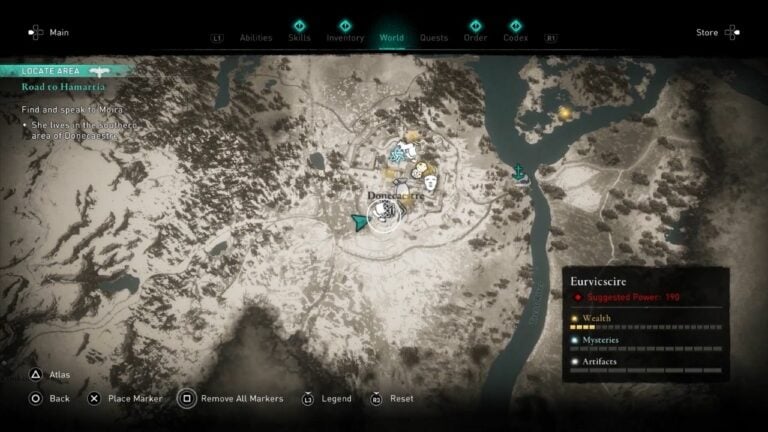Screen dimensions: 768x432
Task: Open the Skills tab
Action: (299, 38)
